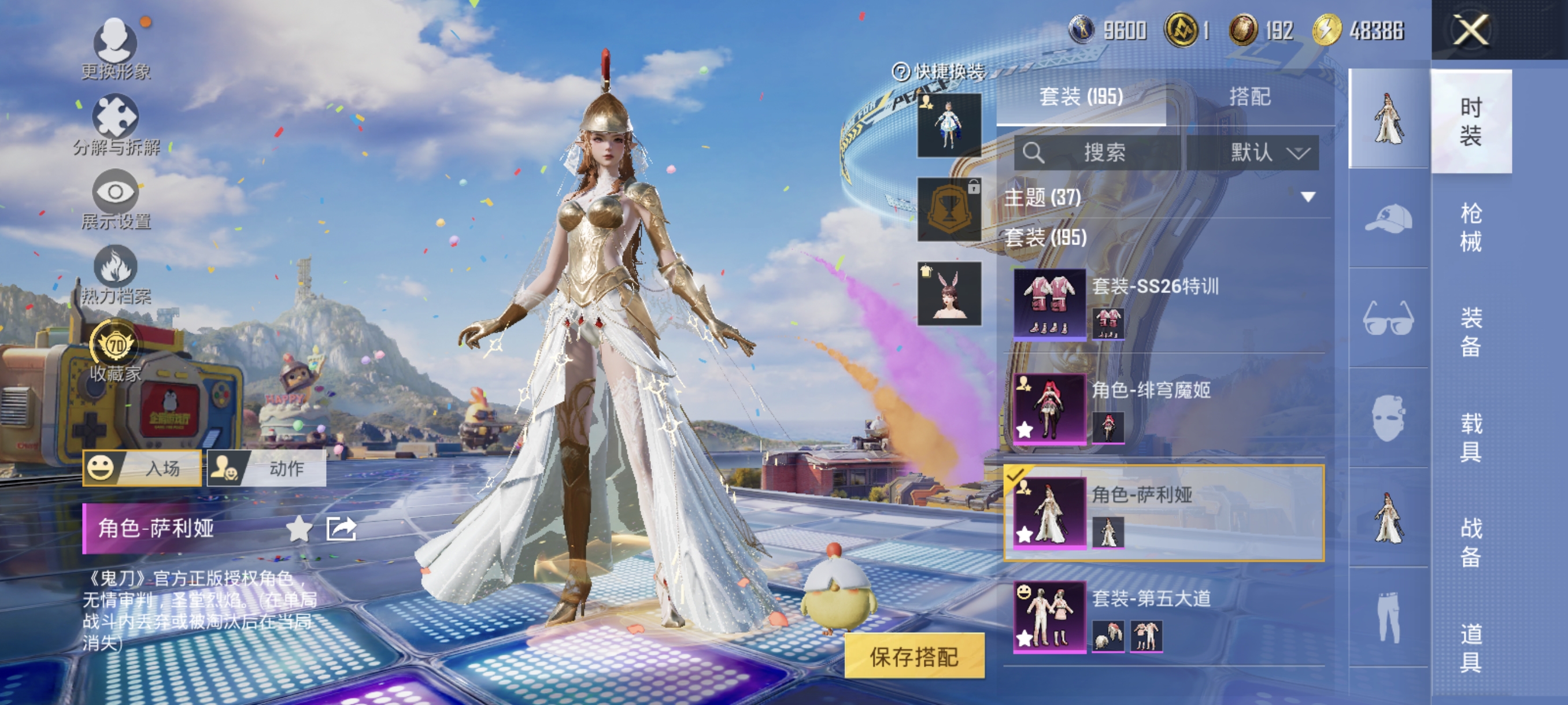Switch to the 搭配 tab
This screenshot has height=705, width=1568.
pyautogui.click(x=1249, y=97)
